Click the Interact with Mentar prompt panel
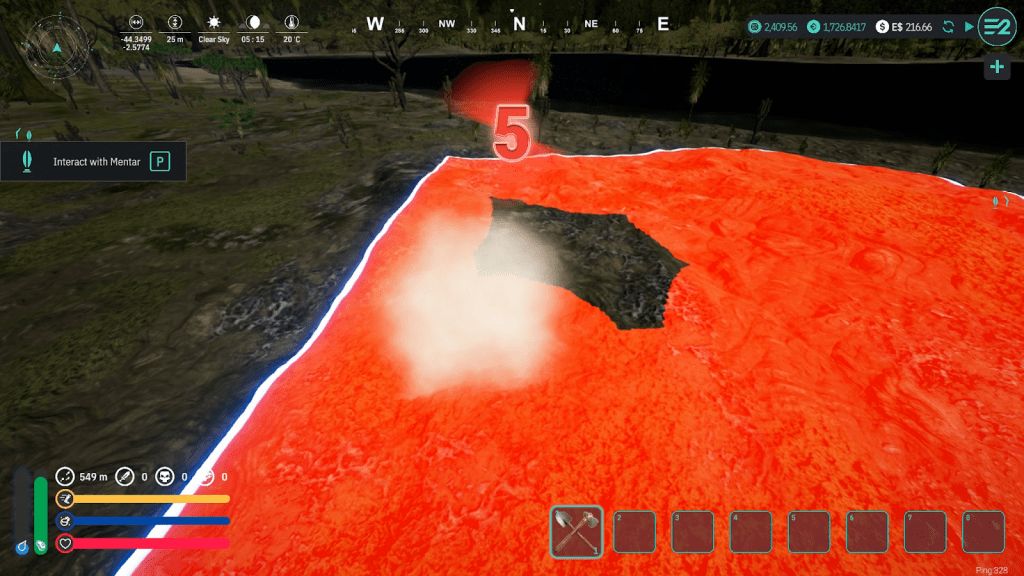The image size is (1024, 576). tap(93, 161)
